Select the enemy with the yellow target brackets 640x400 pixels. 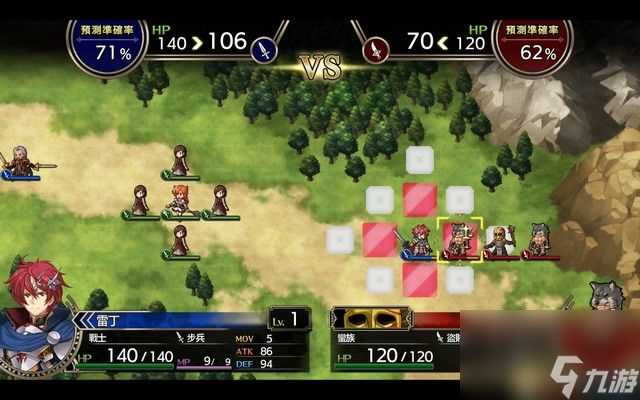click(x=461, y=239)
